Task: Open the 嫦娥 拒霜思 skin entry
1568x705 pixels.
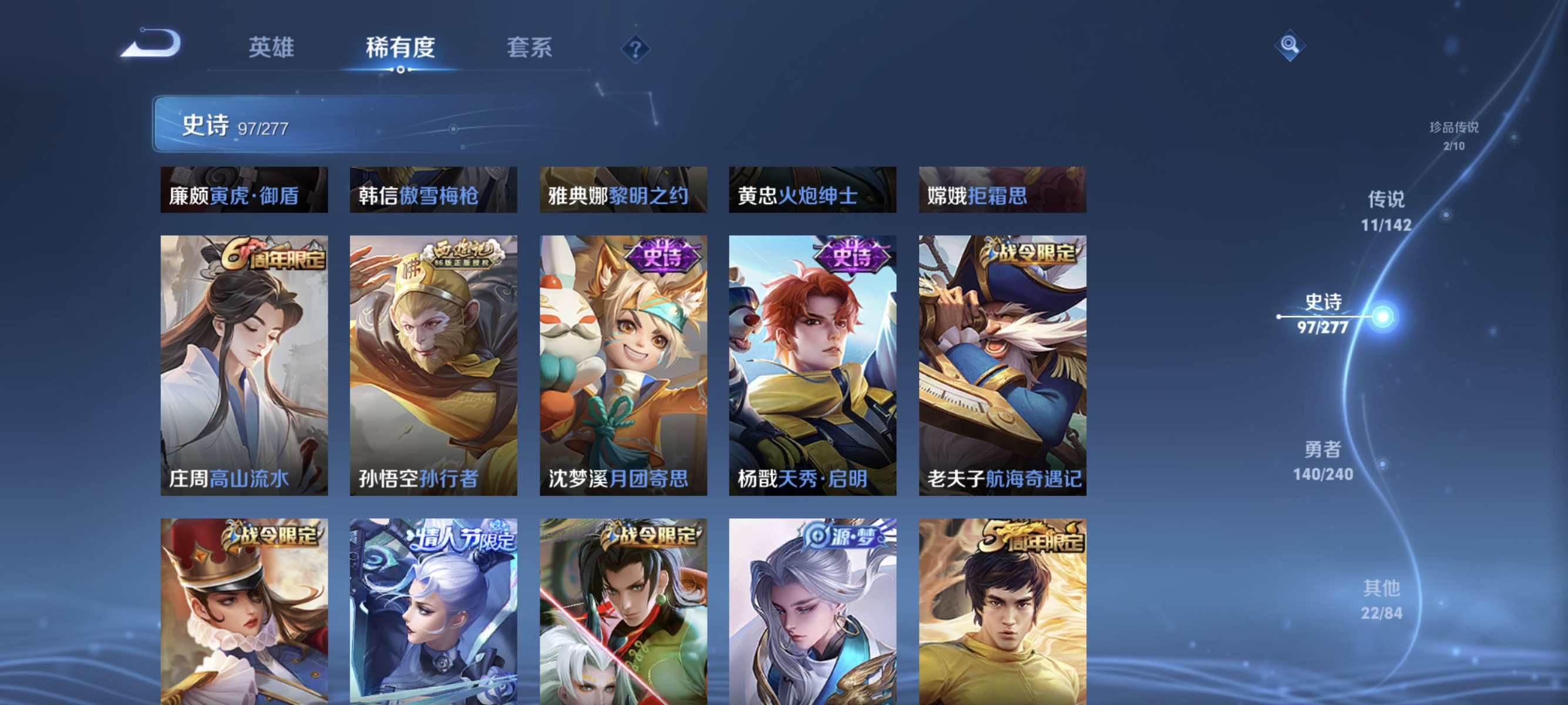Action: (x=1002, y=190)
